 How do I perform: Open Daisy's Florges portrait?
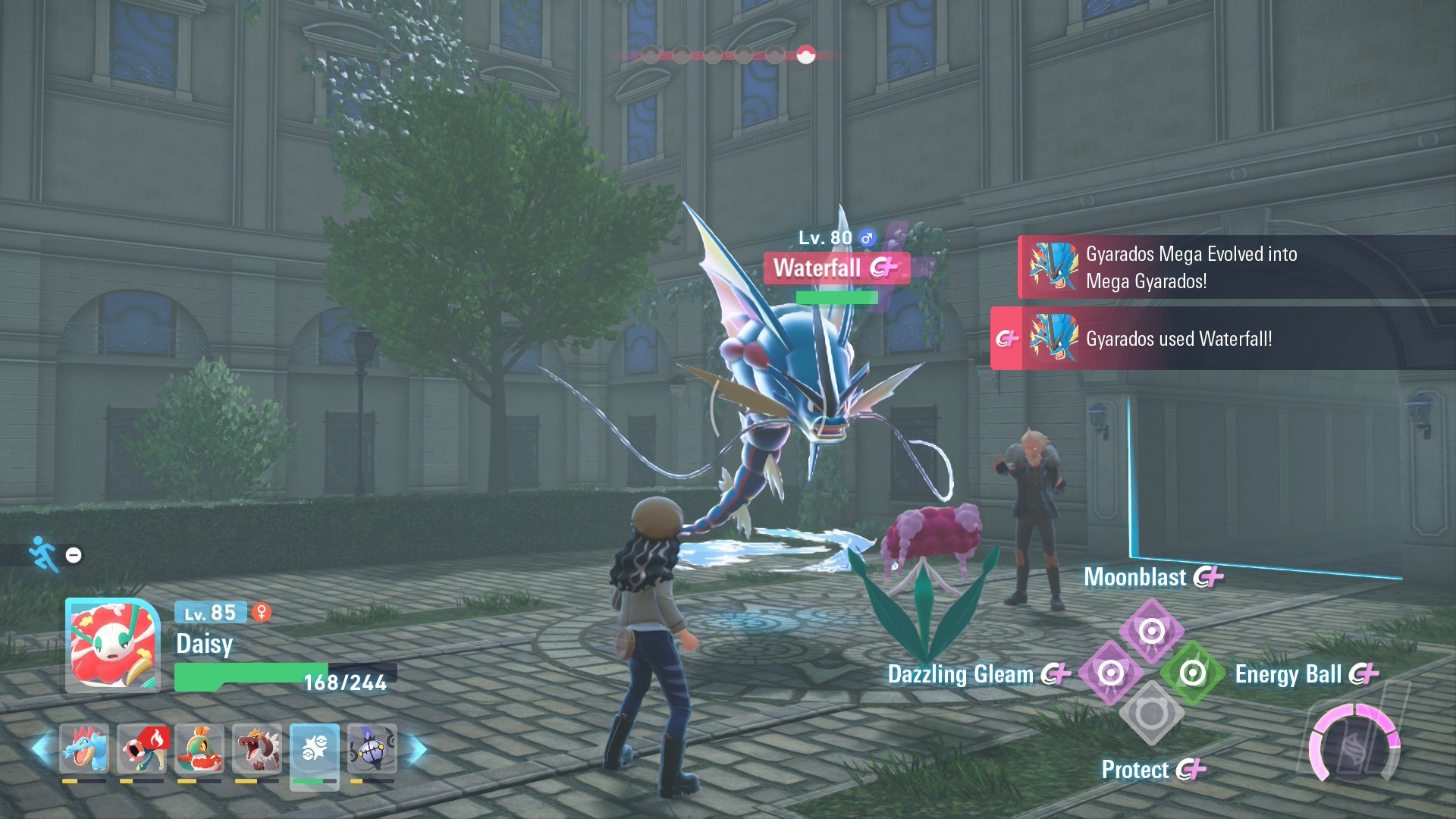(x=113, y=645)
